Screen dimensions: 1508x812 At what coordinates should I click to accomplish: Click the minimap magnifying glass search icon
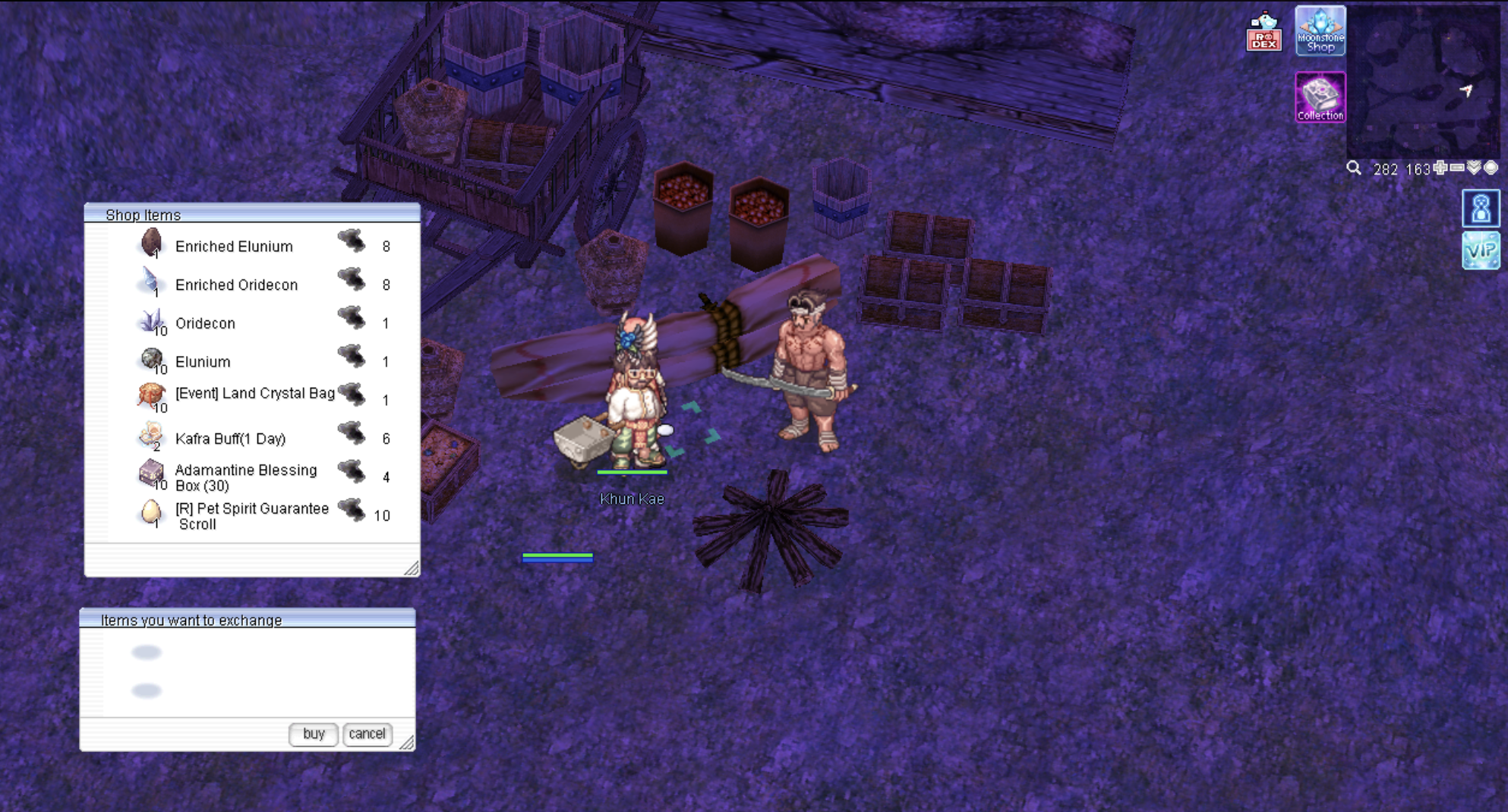(x=1354, y=168)
